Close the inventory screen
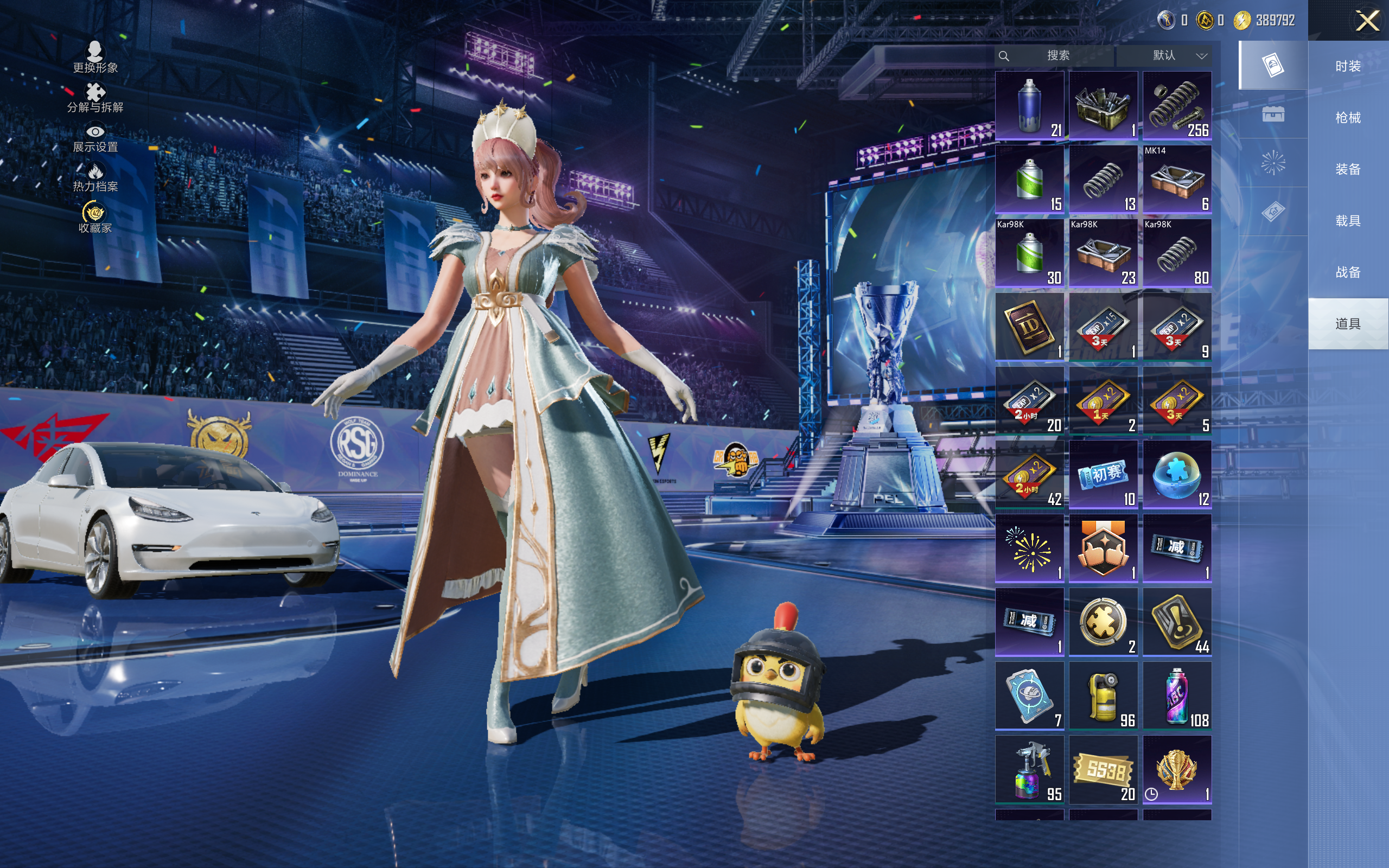The height and width of the screenshot is (868, 1389). point(1367,21)
